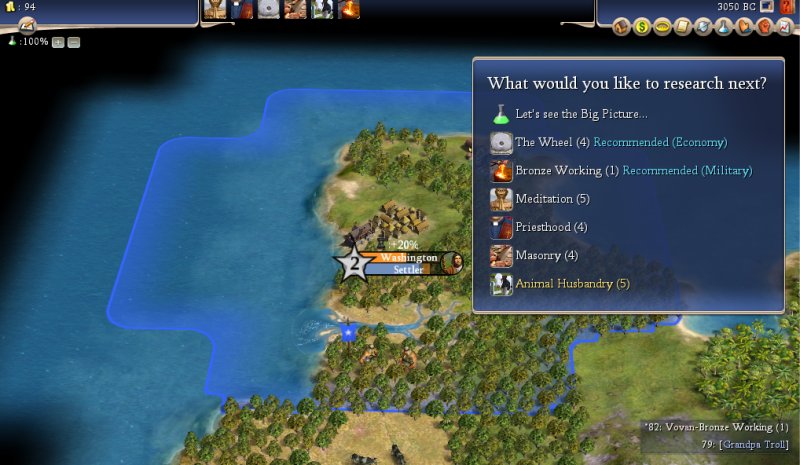Open the domestic advisor house icon

621,27
